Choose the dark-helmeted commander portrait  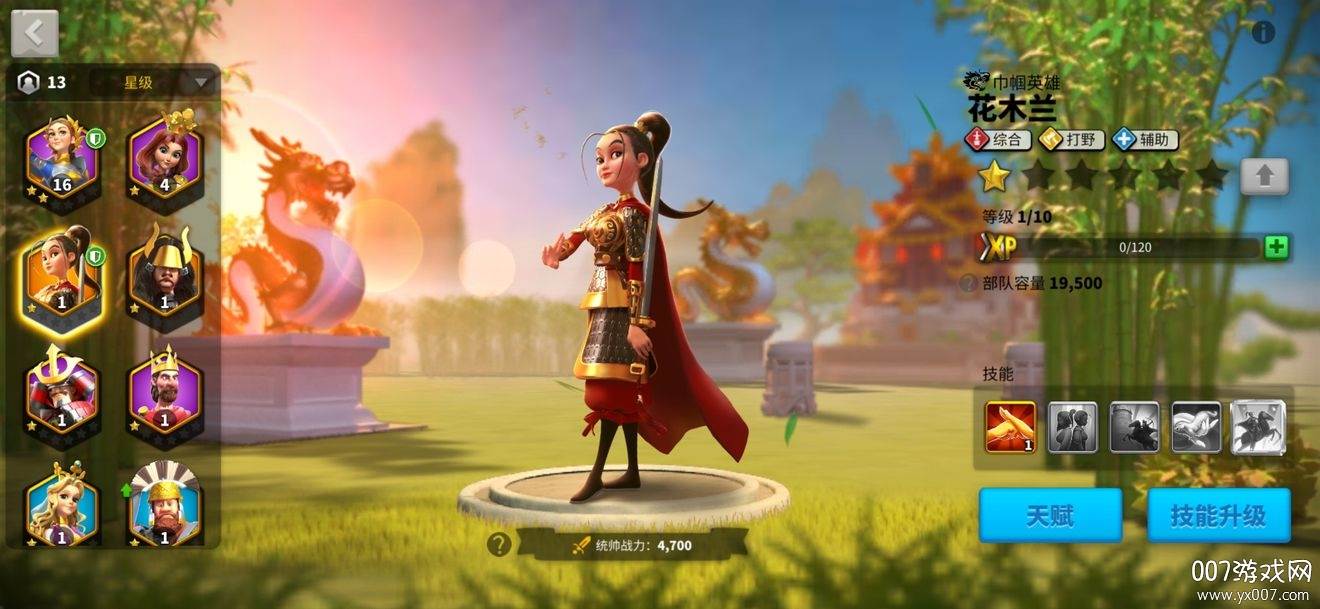pos(164,272)
